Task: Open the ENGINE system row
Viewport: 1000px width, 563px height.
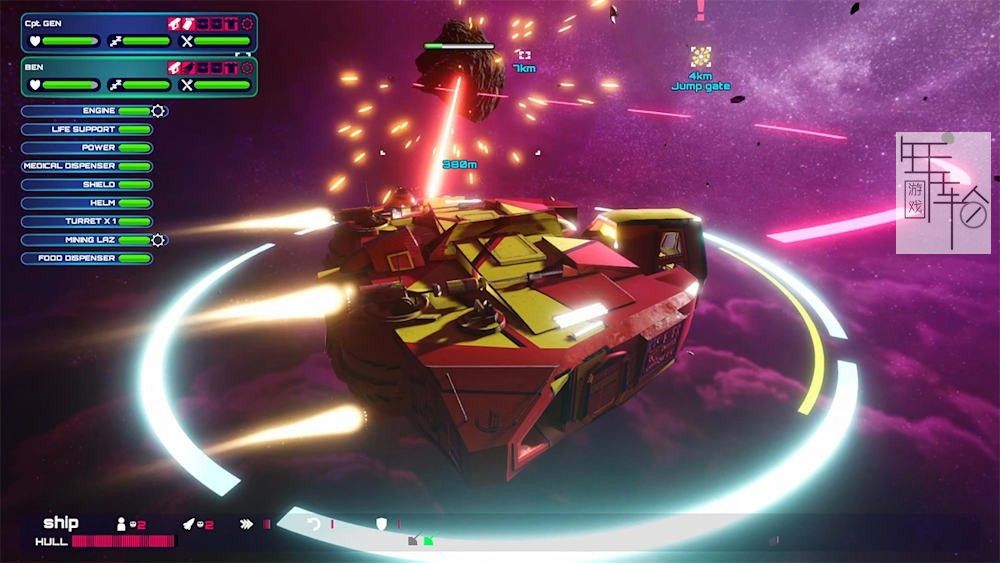Action: coord(86,111)
